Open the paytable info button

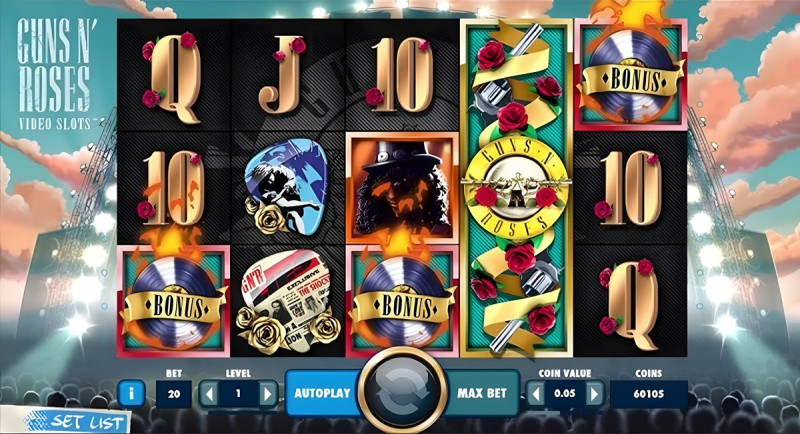(x=129, y=393)
